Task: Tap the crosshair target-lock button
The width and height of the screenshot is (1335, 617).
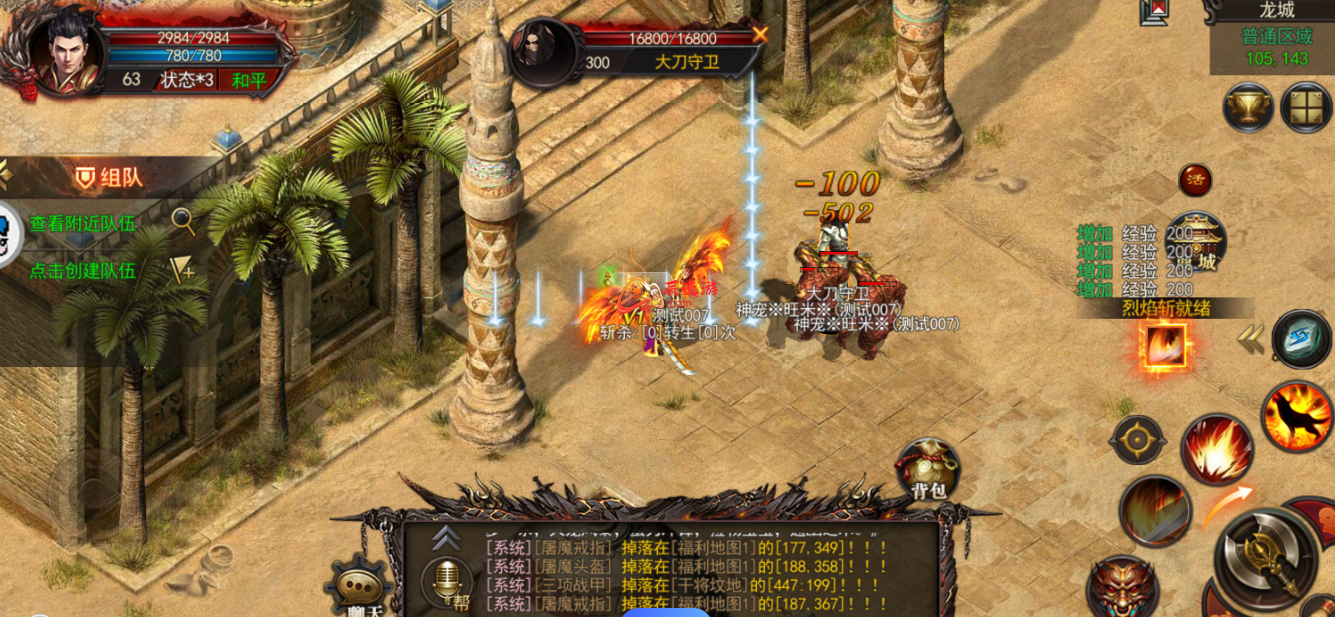Action: click(x=1137, y=441)
